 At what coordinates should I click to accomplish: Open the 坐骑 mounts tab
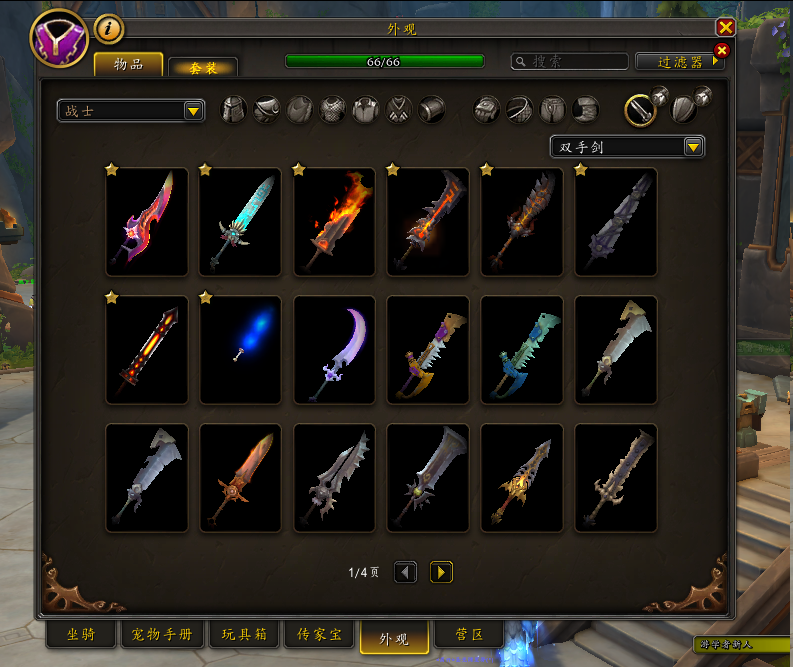(x=81, y=635)
